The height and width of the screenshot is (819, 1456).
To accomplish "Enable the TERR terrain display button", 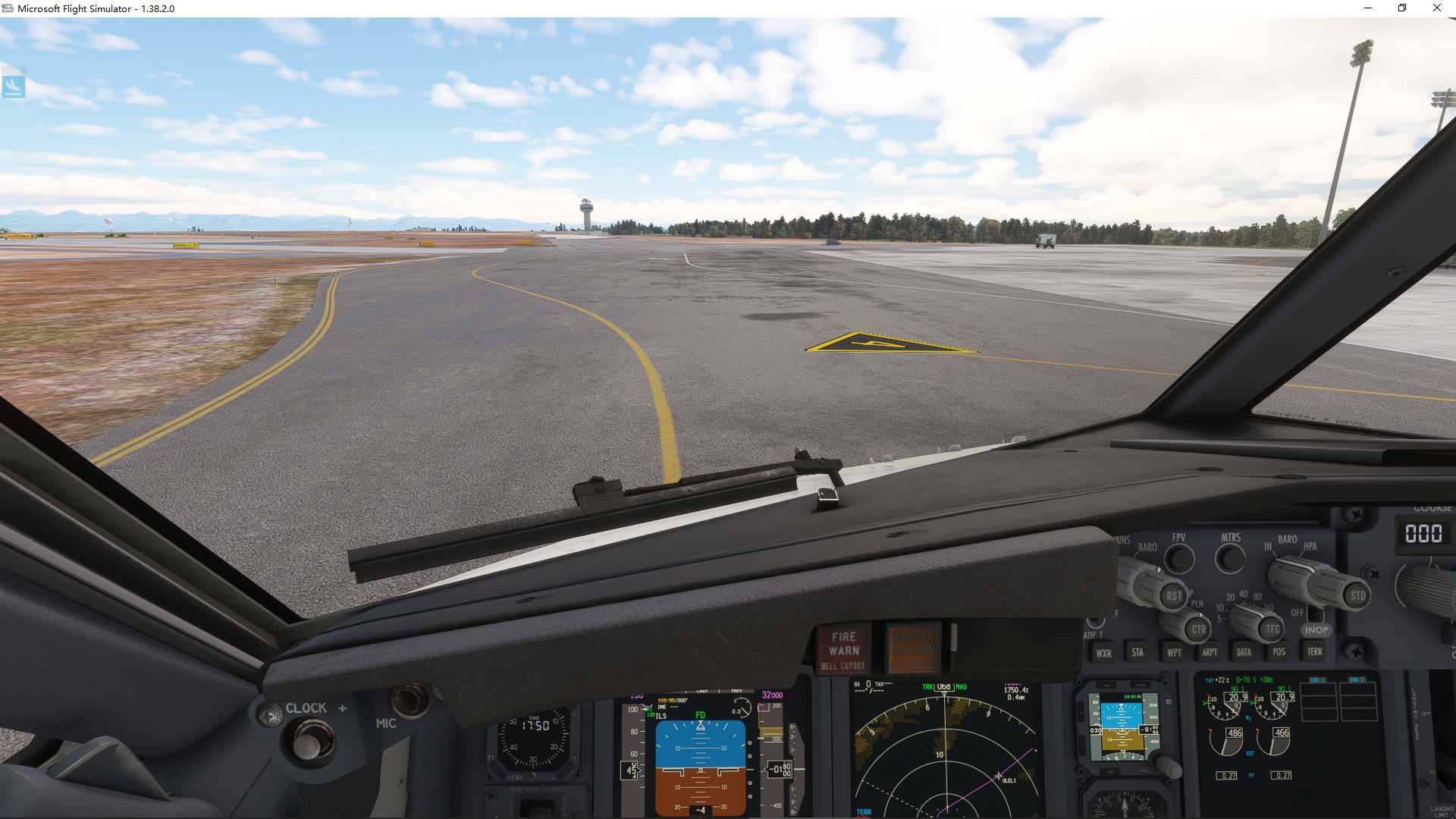I will (1316, 652).
